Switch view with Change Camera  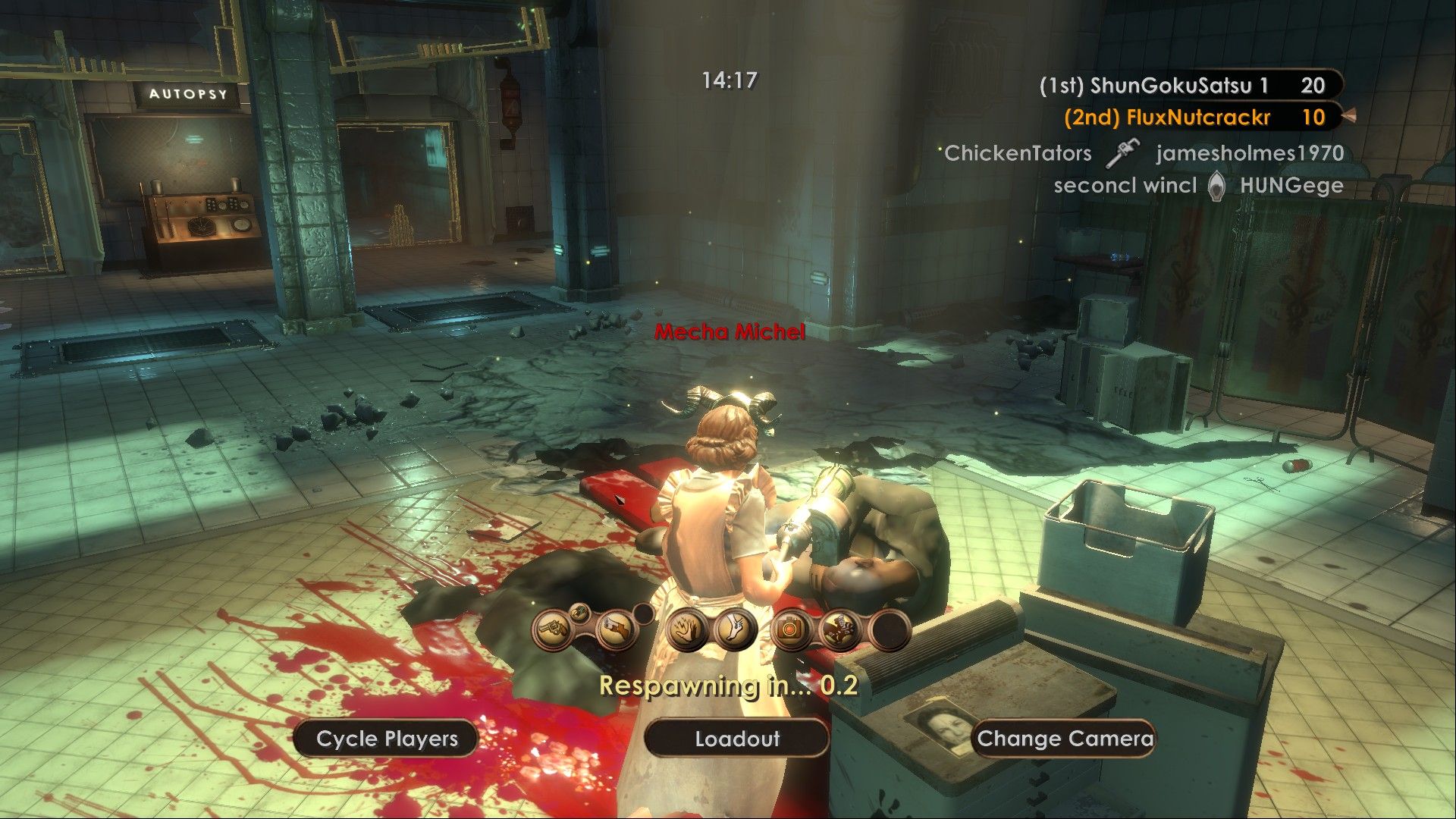point(1065,739)
